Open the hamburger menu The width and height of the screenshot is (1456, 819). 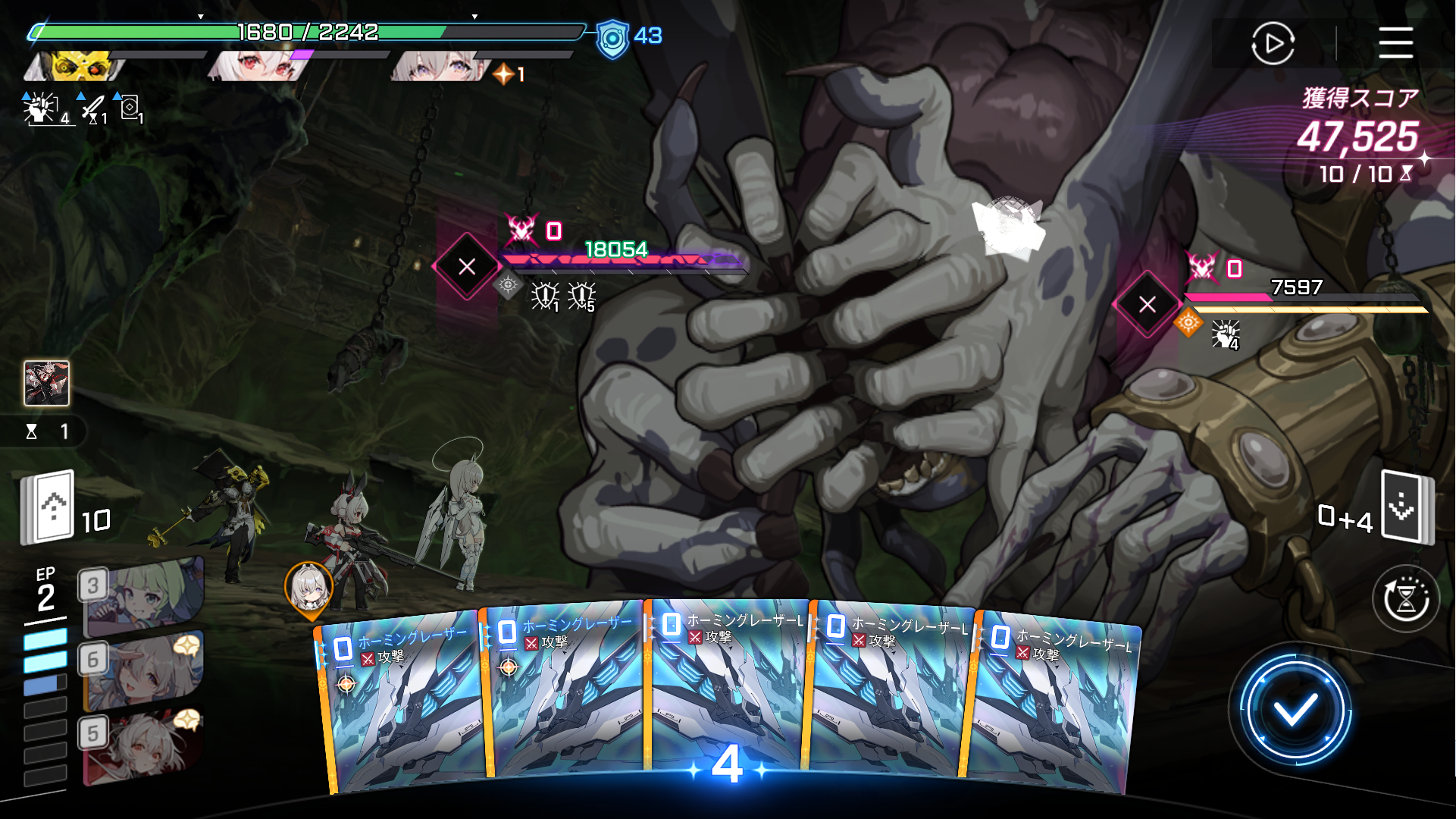pos(1395,42)
